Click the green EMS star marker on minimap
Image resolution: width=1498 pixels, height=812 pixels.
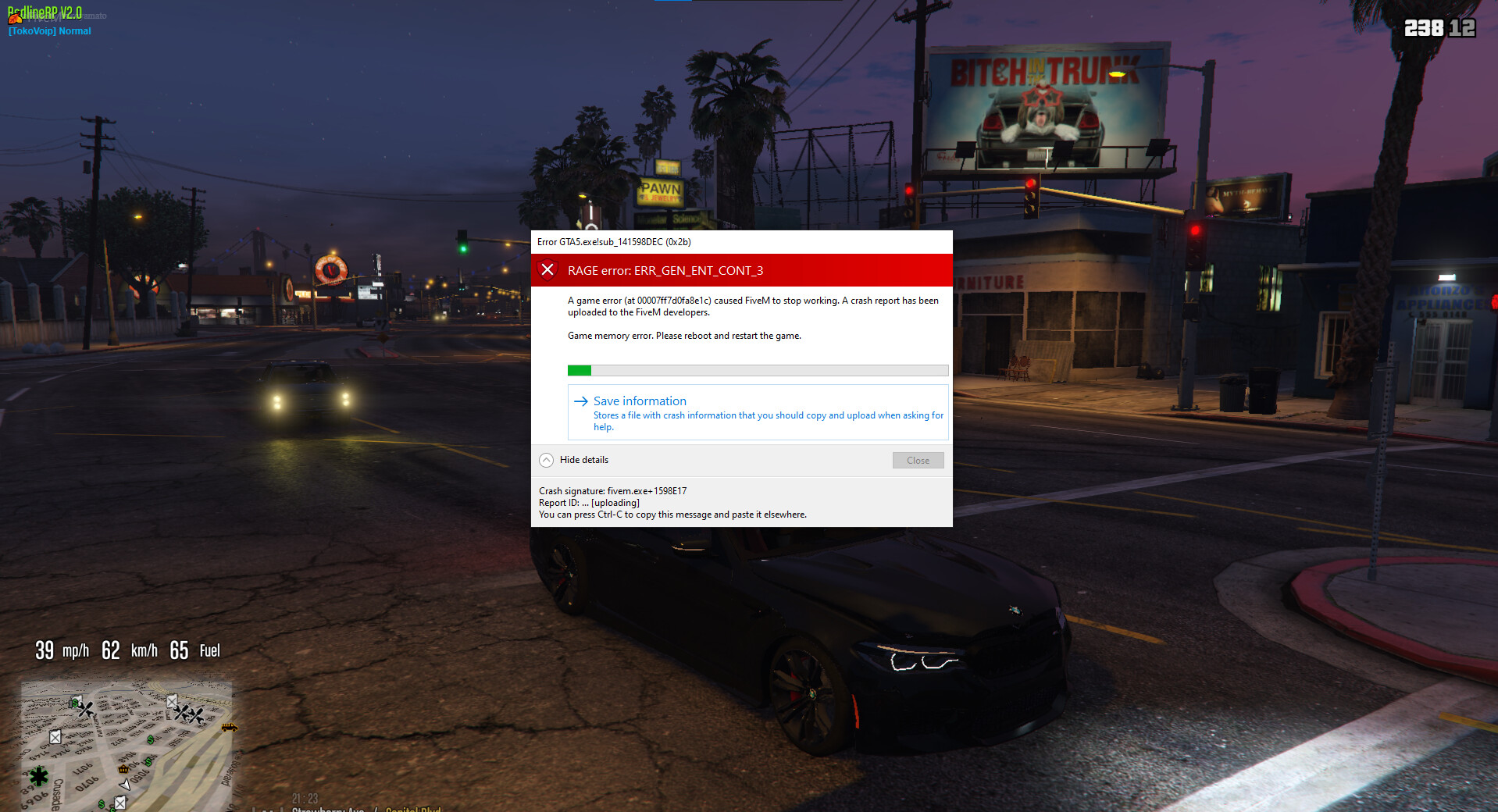click(38, 778)
